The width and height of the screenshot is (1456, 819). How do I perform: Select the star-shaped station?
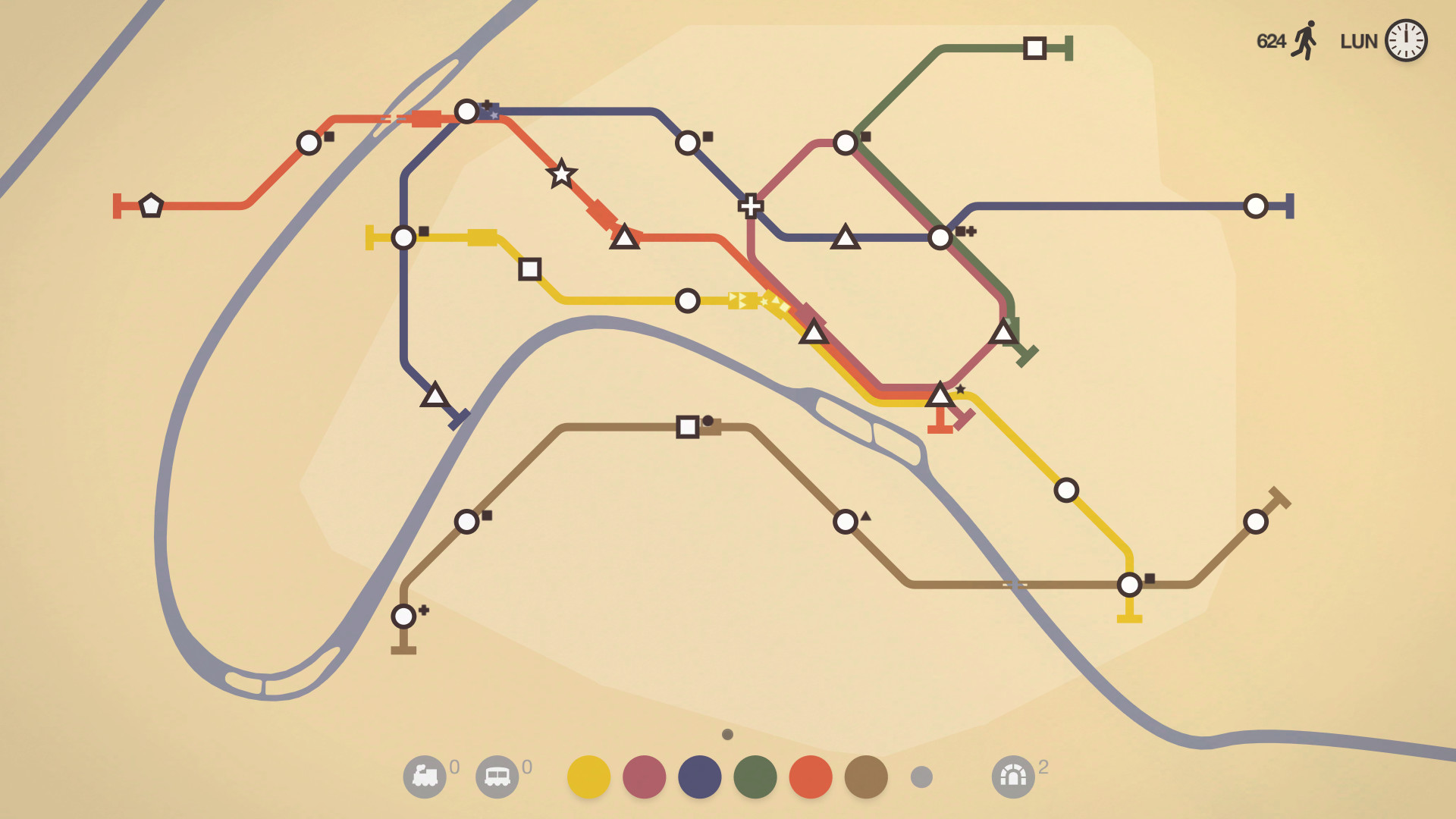point(561,174)
